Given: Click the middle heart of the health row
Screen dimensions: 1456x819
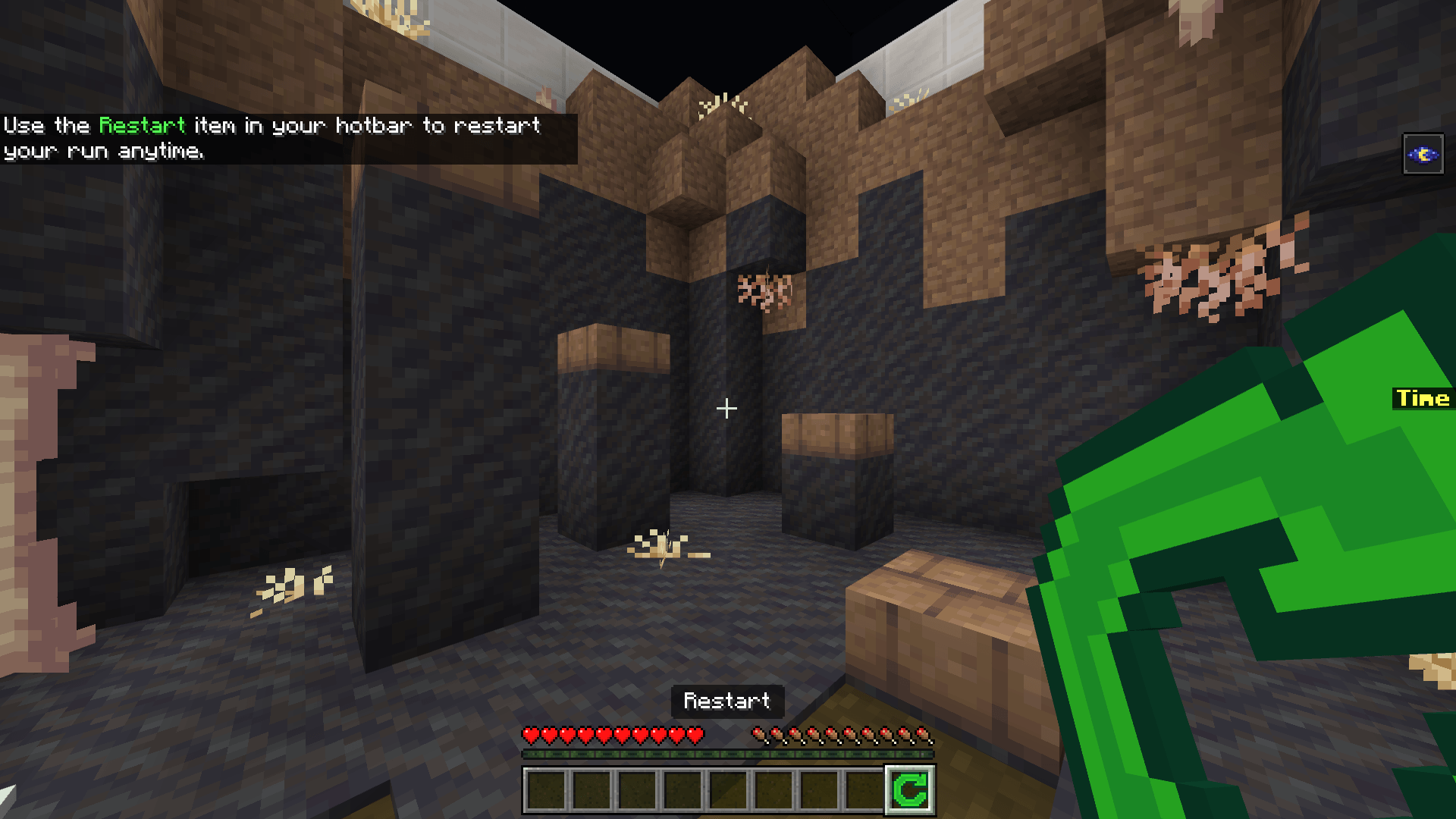Looking at the screenshot, I should (x=614, y=735).
